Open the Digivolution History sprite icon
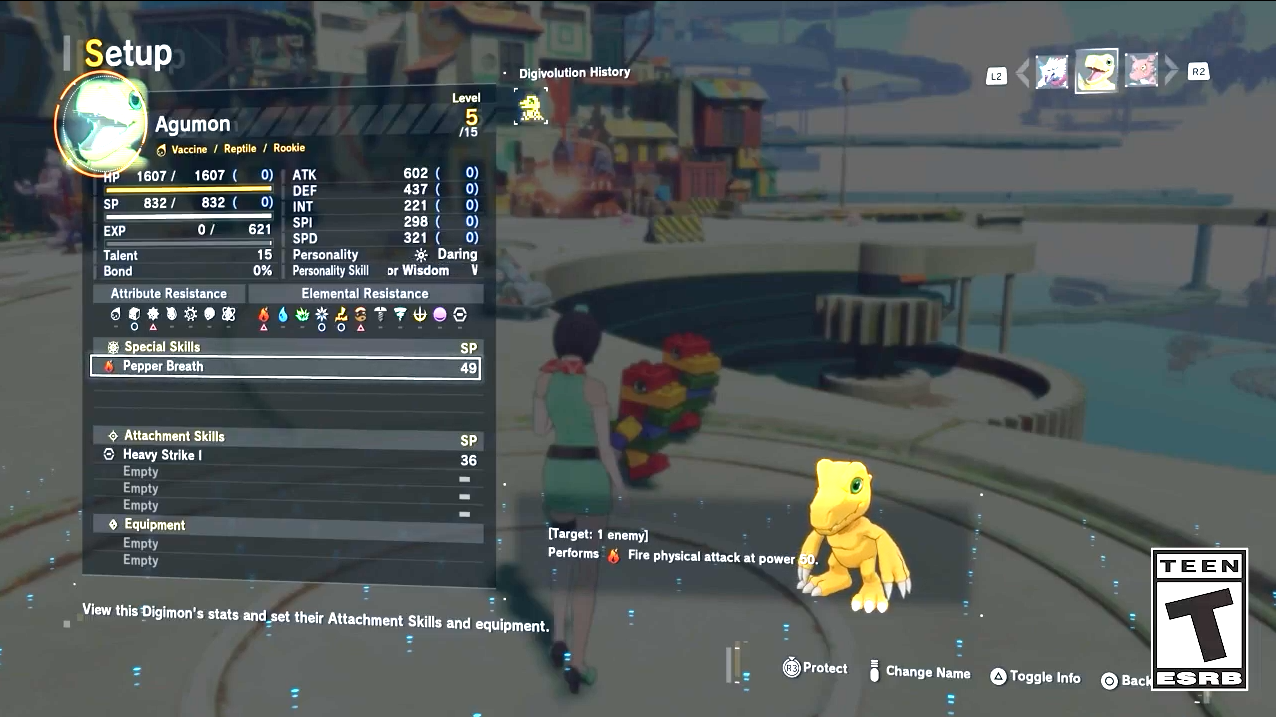Screen dimensions: 1276x717 point(531,106)
